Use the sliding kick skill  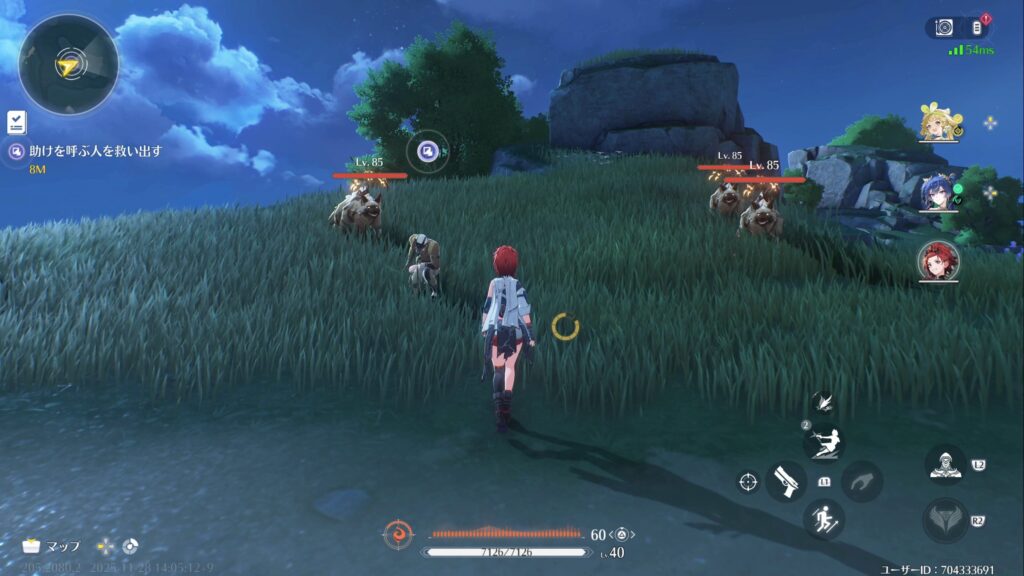[825, 443]
